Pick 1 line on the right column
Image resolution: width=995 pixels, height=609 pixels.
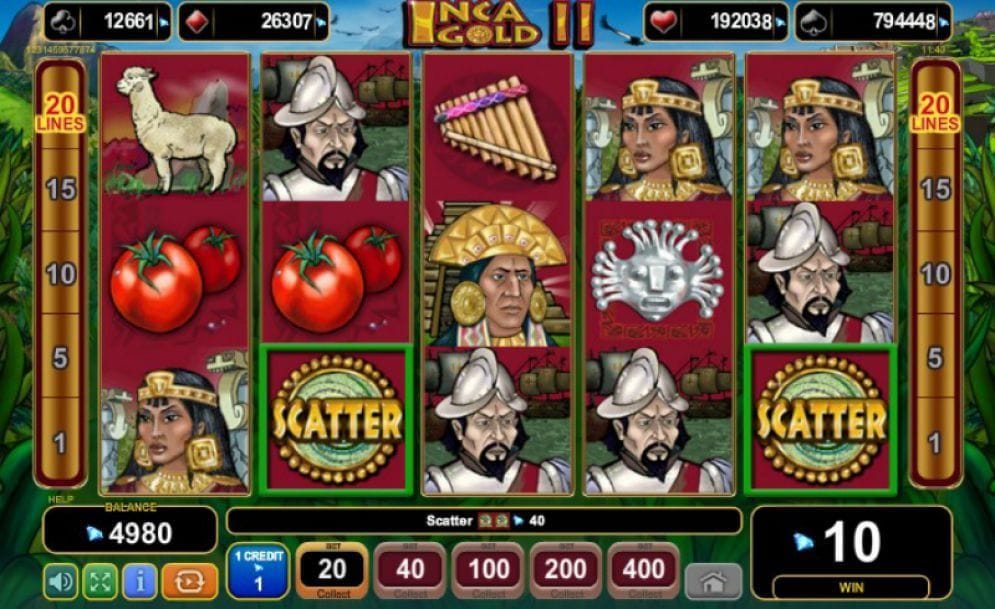tap(935, 442)
